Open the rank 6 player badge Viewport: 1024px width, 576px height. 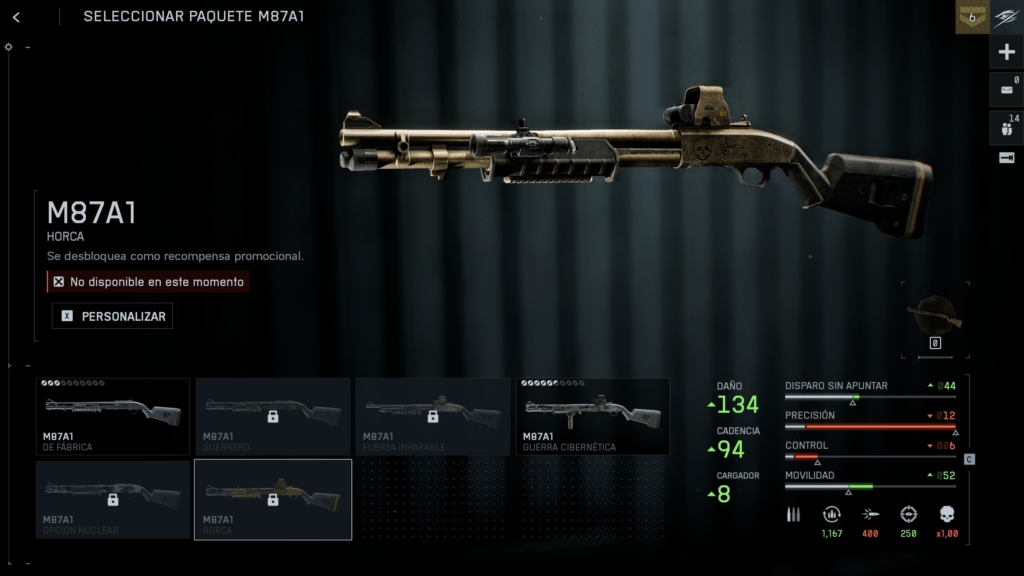coord(971,16)
